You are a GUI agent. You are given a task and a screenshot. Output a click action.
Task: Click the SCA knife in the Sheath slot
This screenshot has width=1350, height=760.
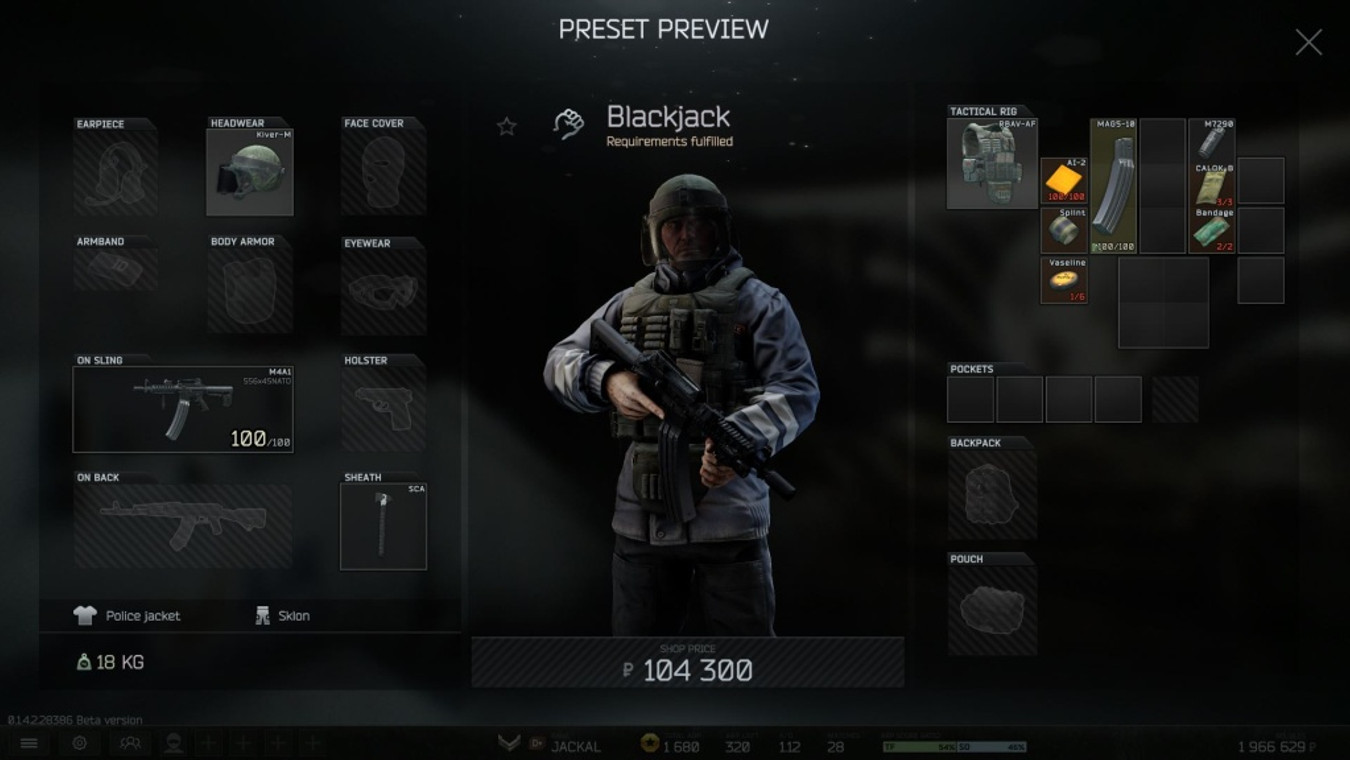pos(382,525)
